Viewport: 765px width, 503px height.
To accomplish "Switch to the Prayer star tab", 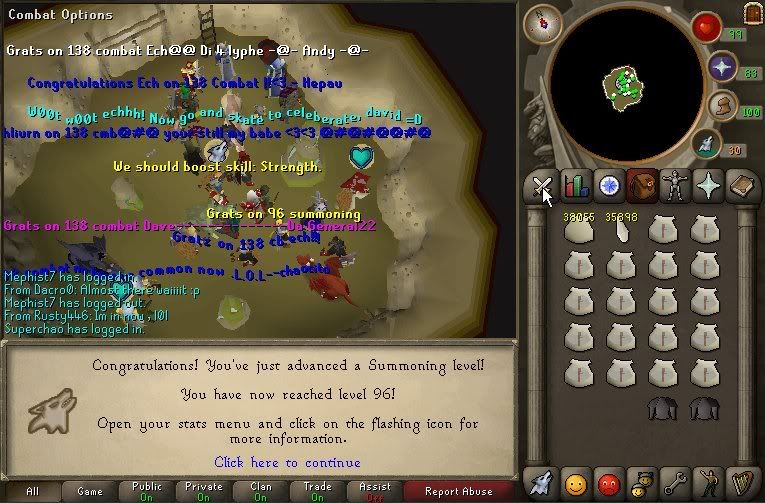I will [x=709, y=186].
